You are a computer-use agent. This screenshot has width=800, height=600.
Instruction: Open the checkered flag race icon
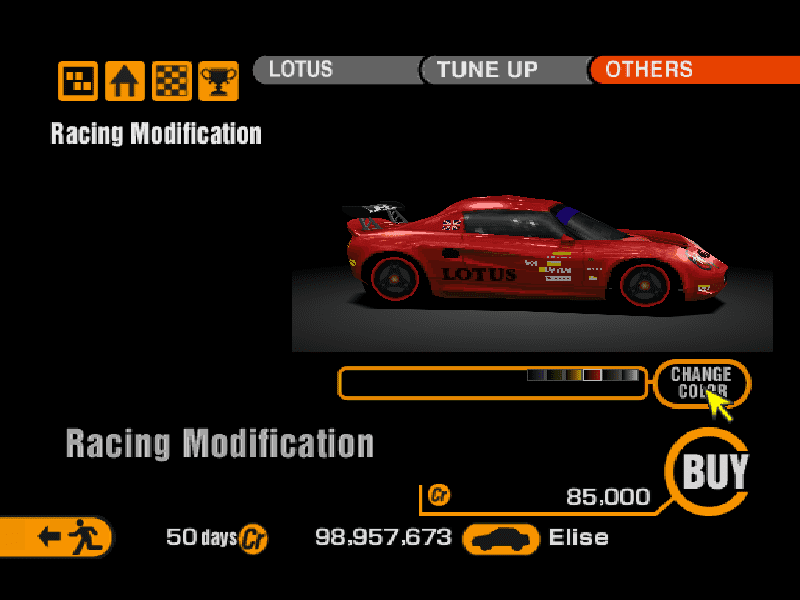point(172,81)
